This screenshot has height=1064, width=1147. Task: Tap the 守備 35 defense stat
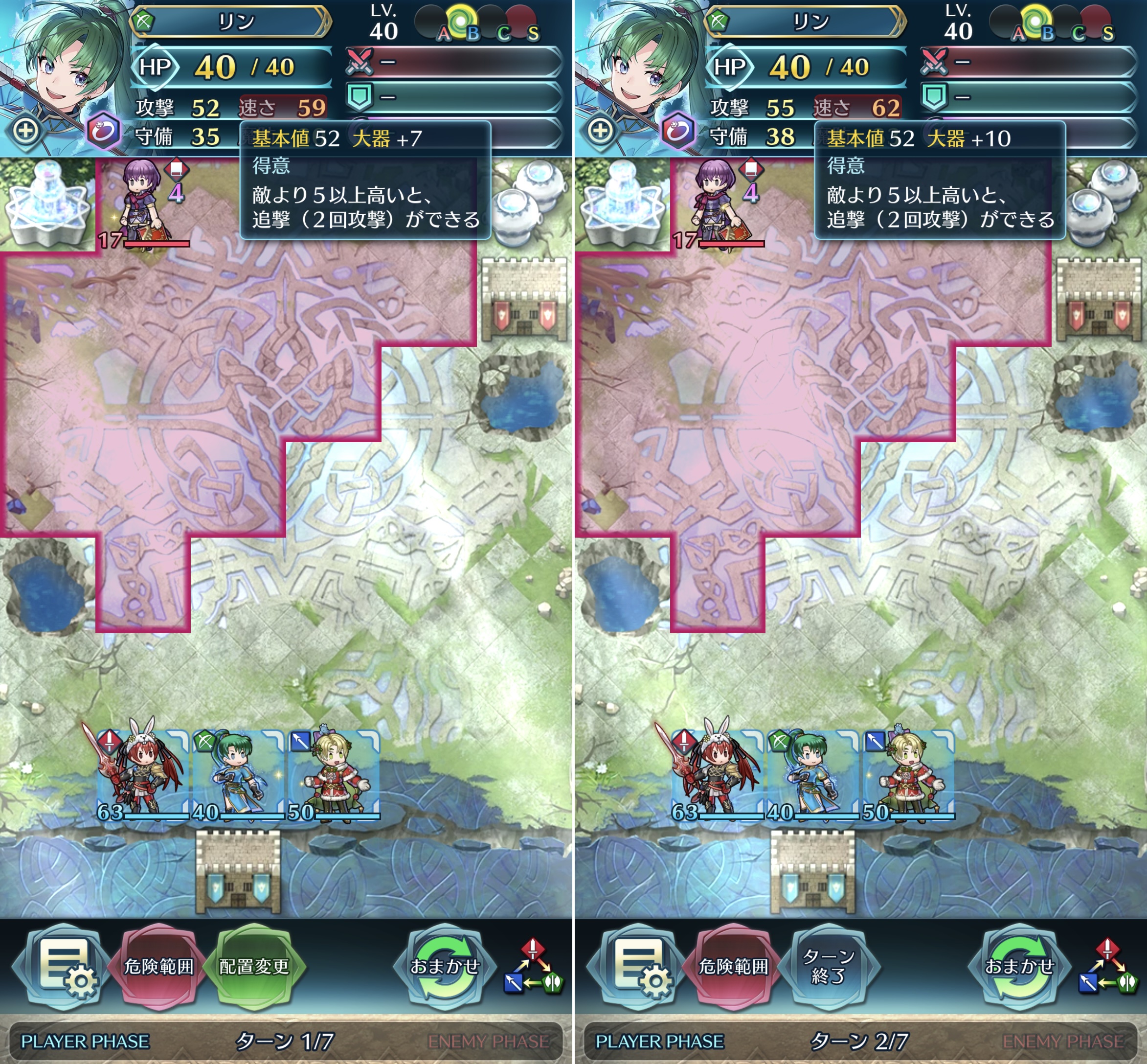click(x=178, y=137)
